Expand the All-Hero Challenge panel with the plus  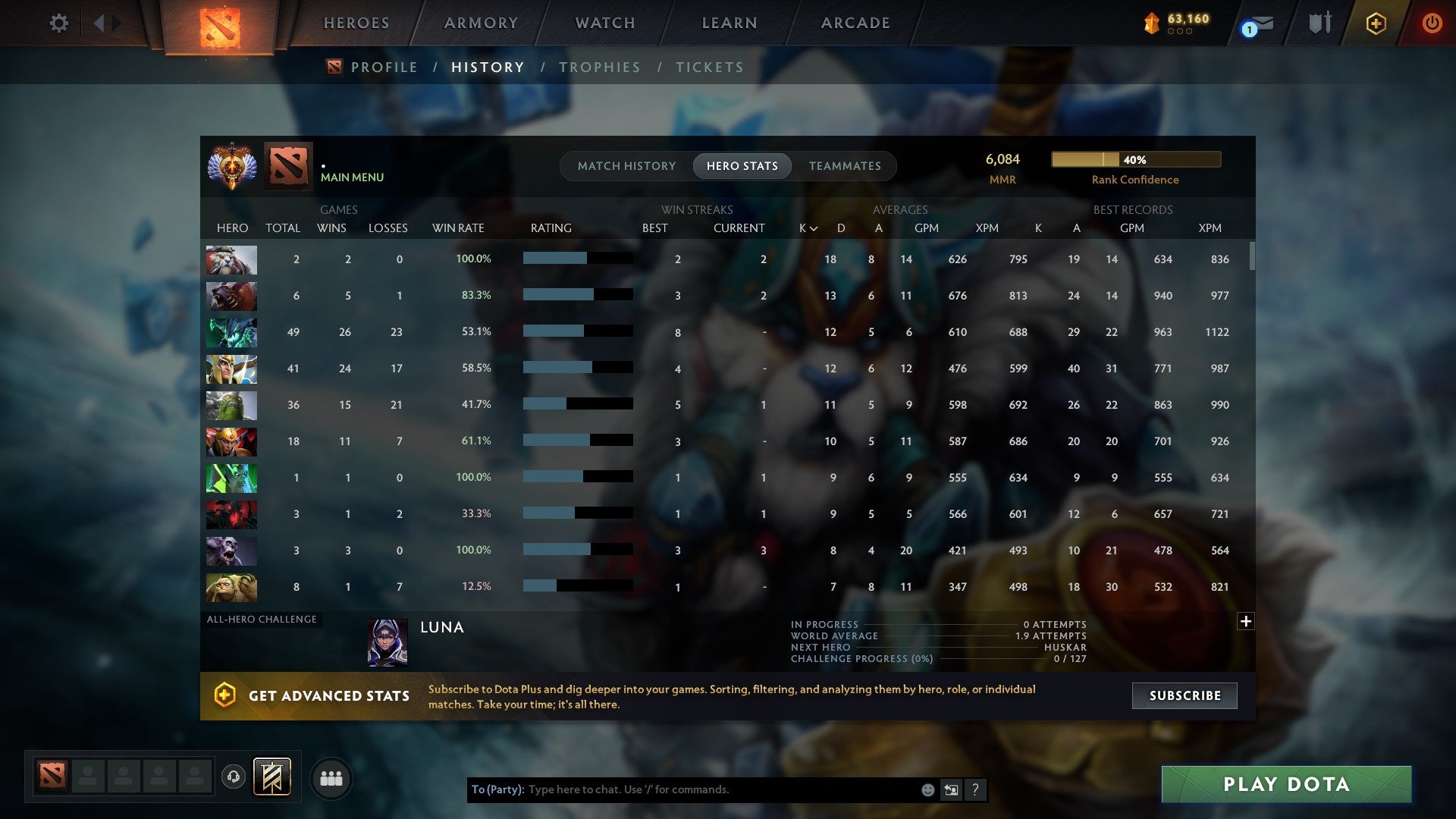[x=1246, y=622]
